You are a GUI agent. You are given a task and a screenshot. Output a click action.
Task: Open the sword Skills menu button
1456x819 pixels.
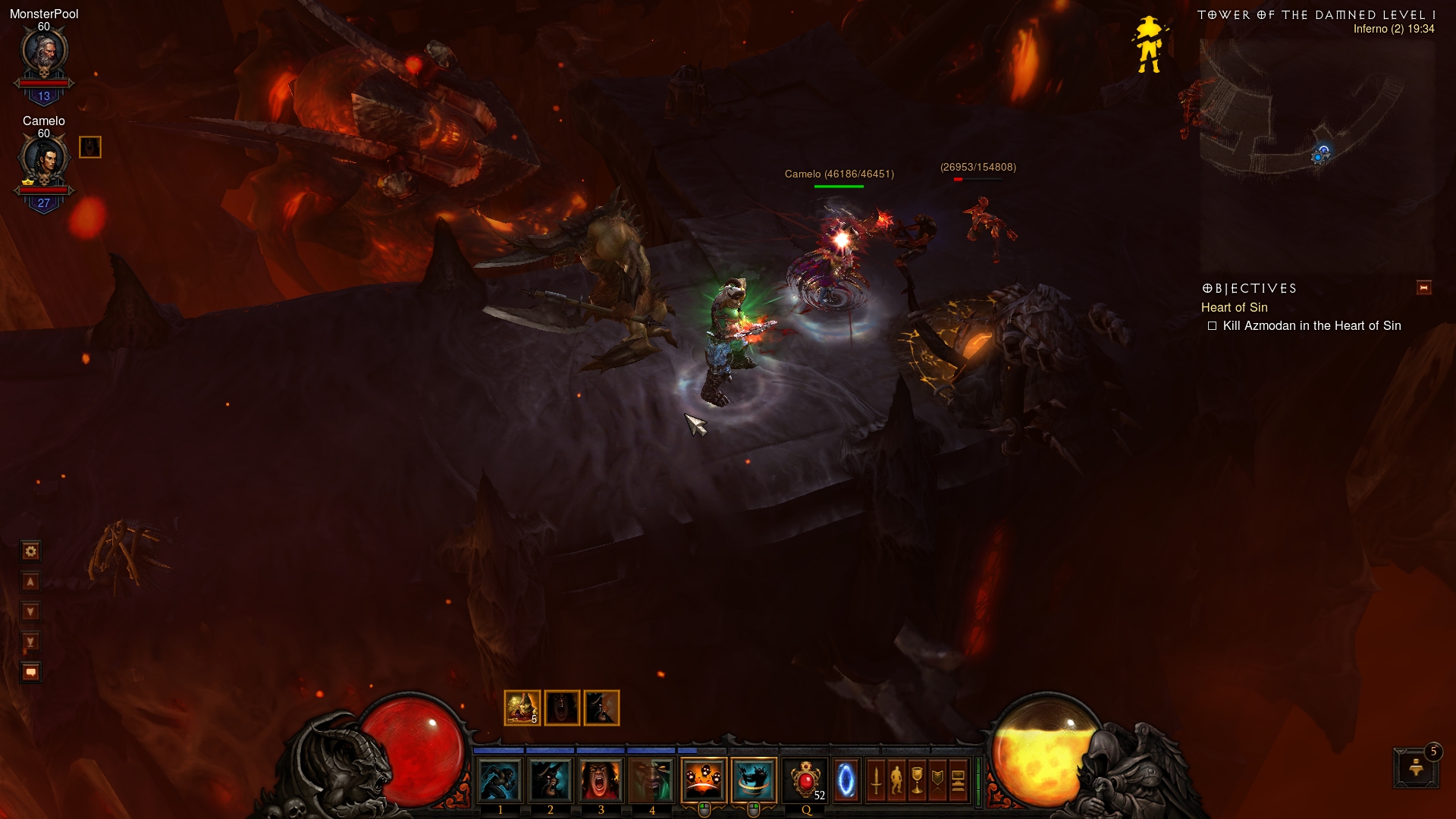[x=877, y=780]
